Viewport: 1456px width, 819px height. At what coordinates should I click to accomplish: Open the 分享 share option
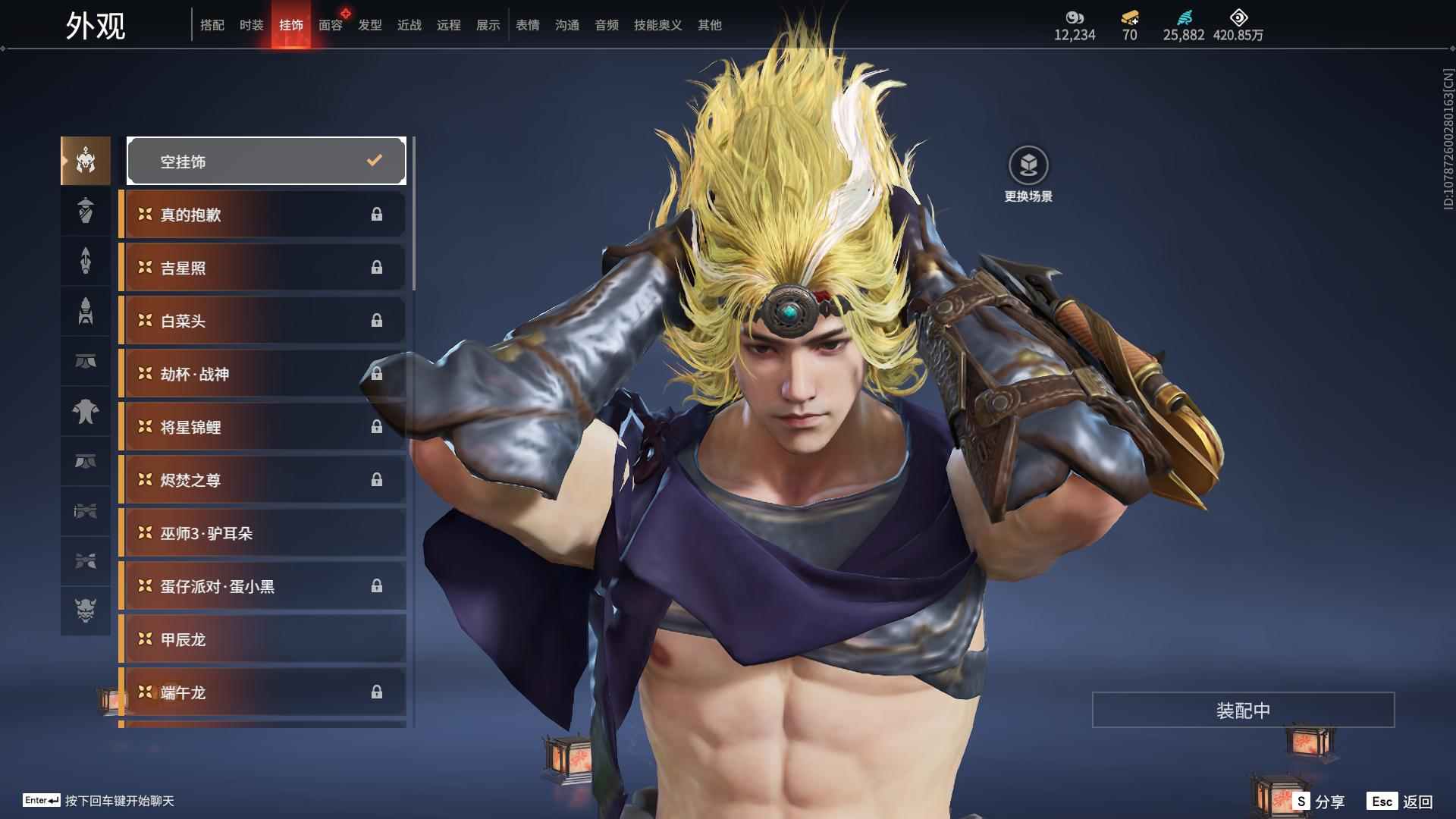coord(1319,802)
